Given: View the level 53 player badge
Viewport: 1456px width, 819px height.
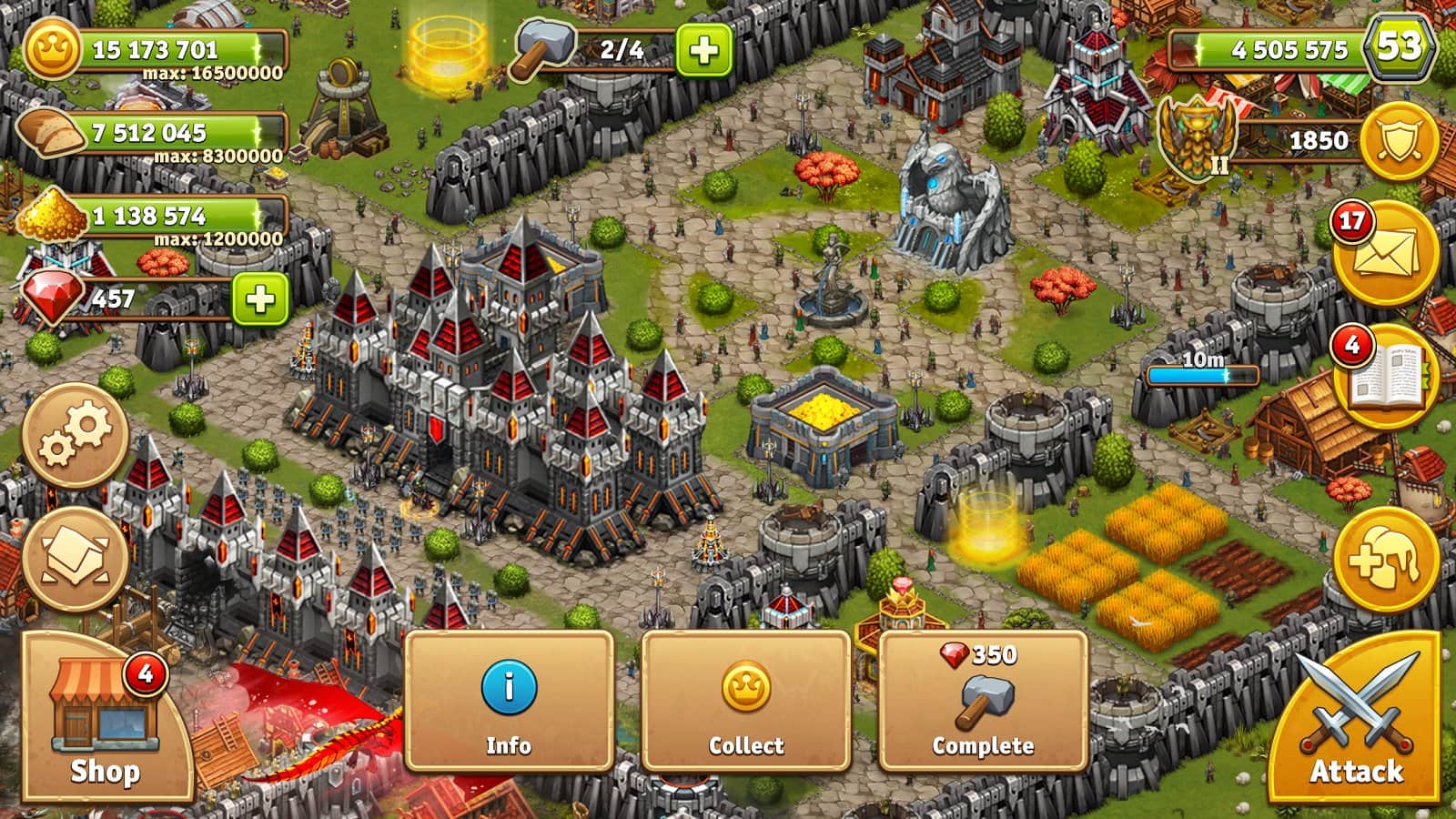Looking at the screenshot, I should point(1400,45).
